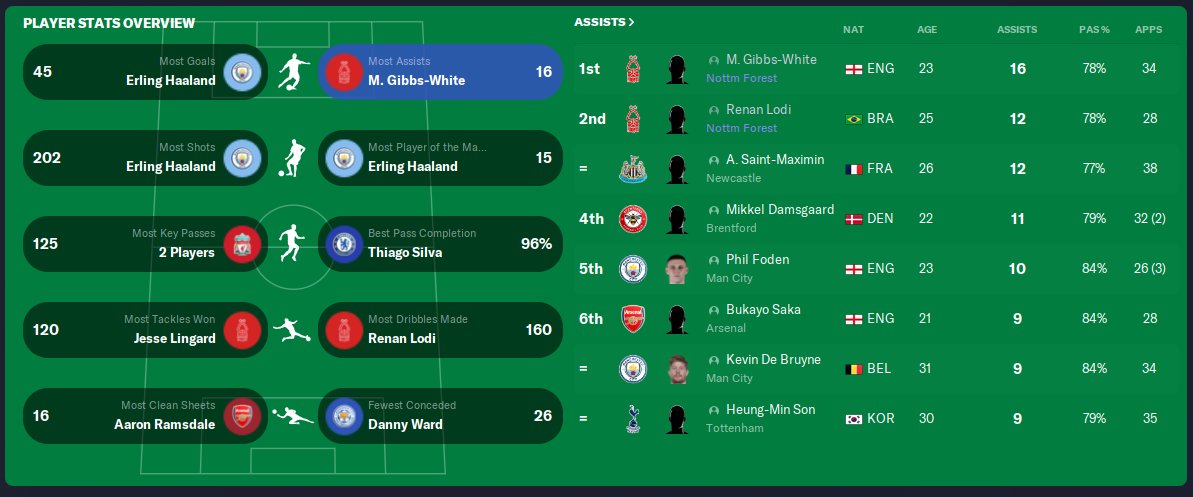This screenshot has height=497, width=1193.
Task: Open Bukayo Saka's player profile
Action: pos(763,310)
